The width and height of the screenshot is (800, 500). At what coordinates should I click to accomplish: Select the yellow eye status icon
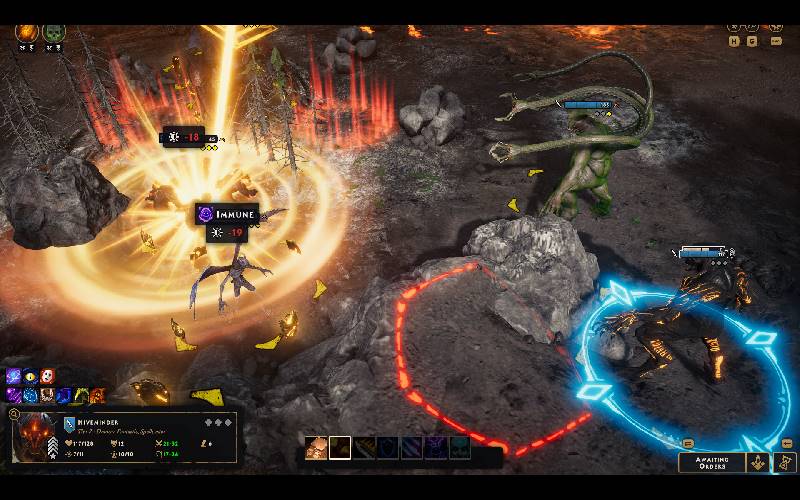tap(31, 377)
